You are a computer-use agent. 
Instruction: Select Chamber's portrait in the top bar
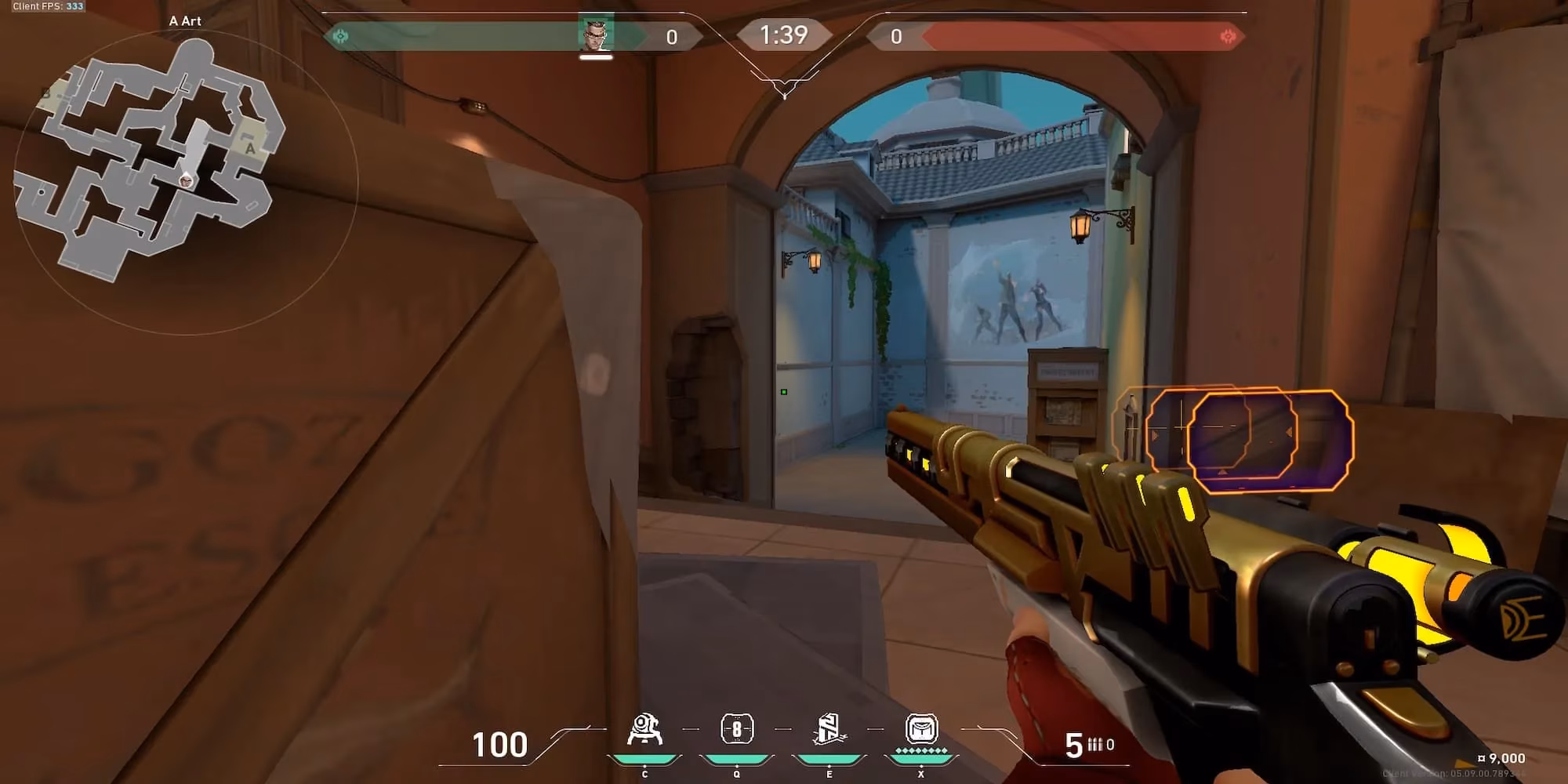[x=596, y=34]
